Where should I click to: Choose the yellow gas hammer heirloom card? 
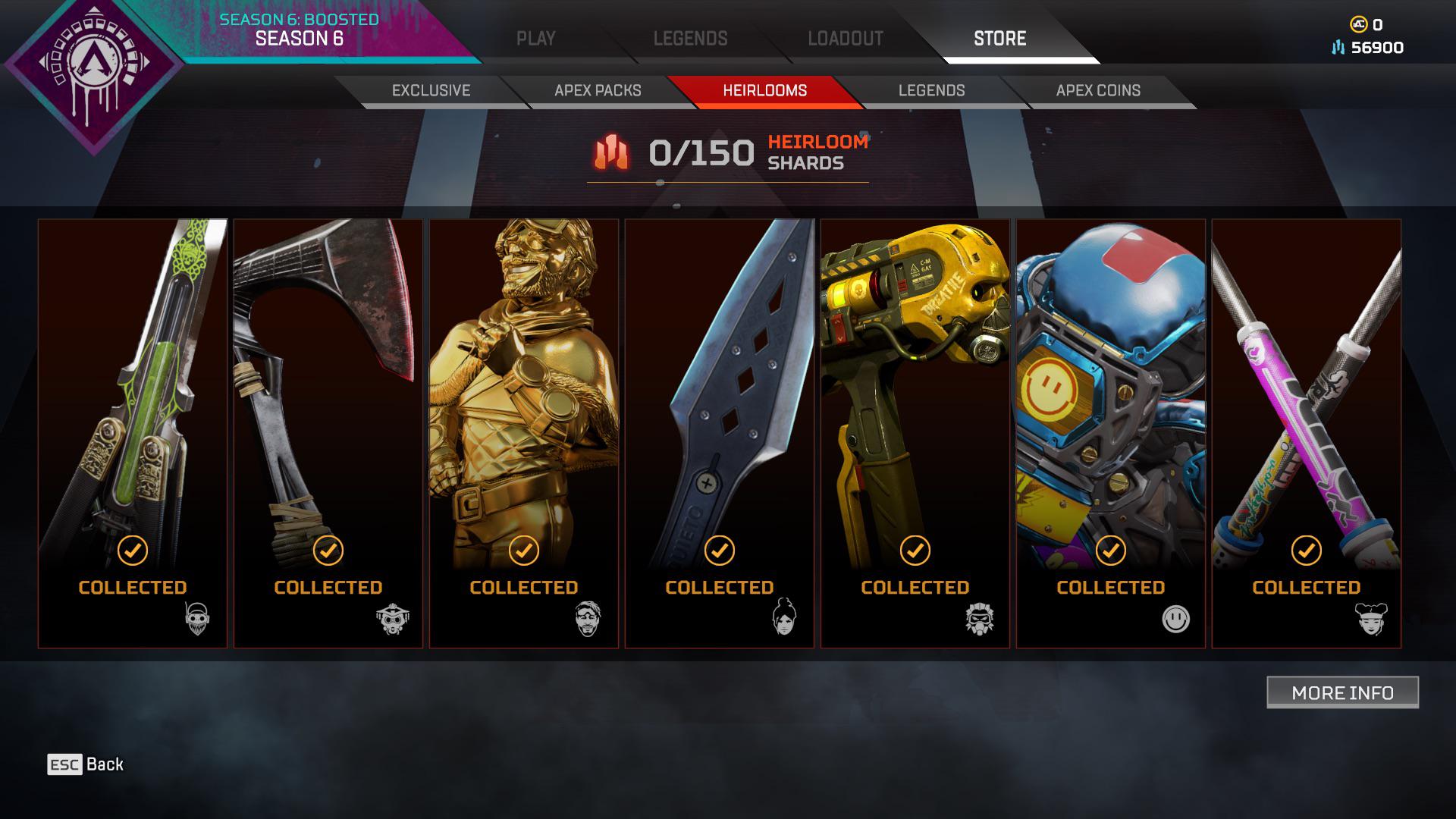coord(915,433)
